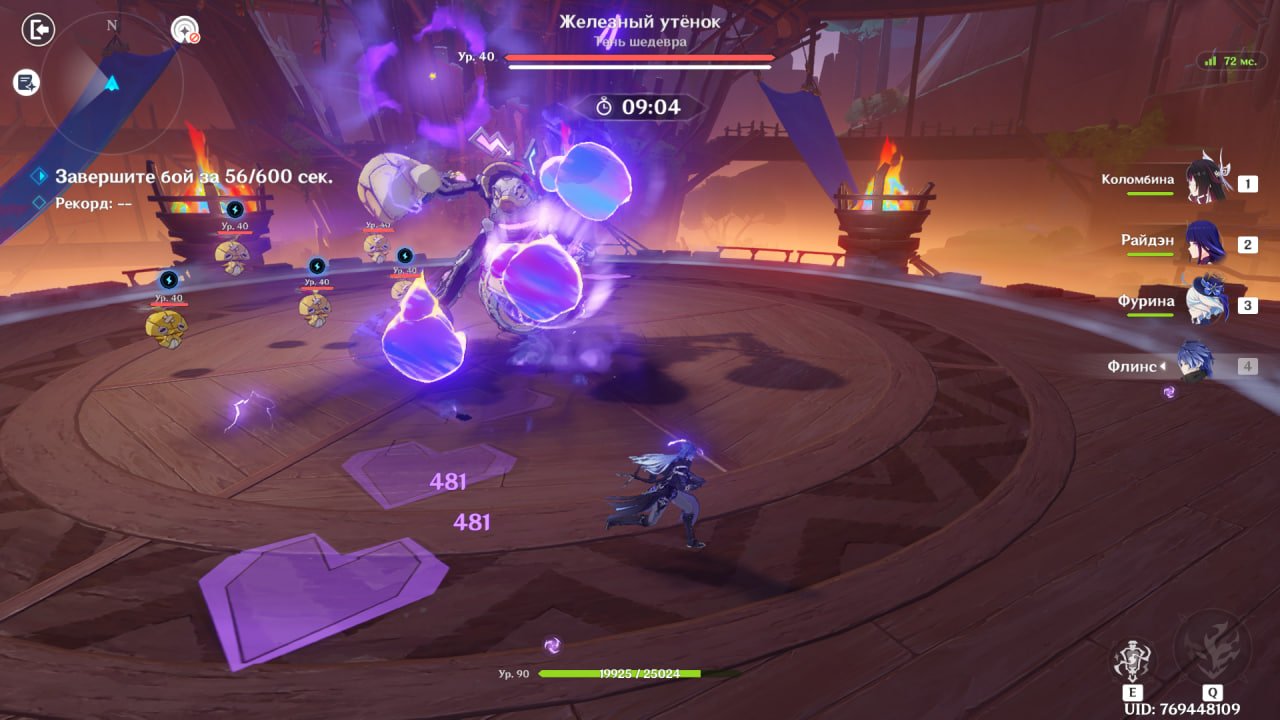Activate the Elemental Skill icon
This screenshot has height=720, width=1280.
click(1133, 661)
